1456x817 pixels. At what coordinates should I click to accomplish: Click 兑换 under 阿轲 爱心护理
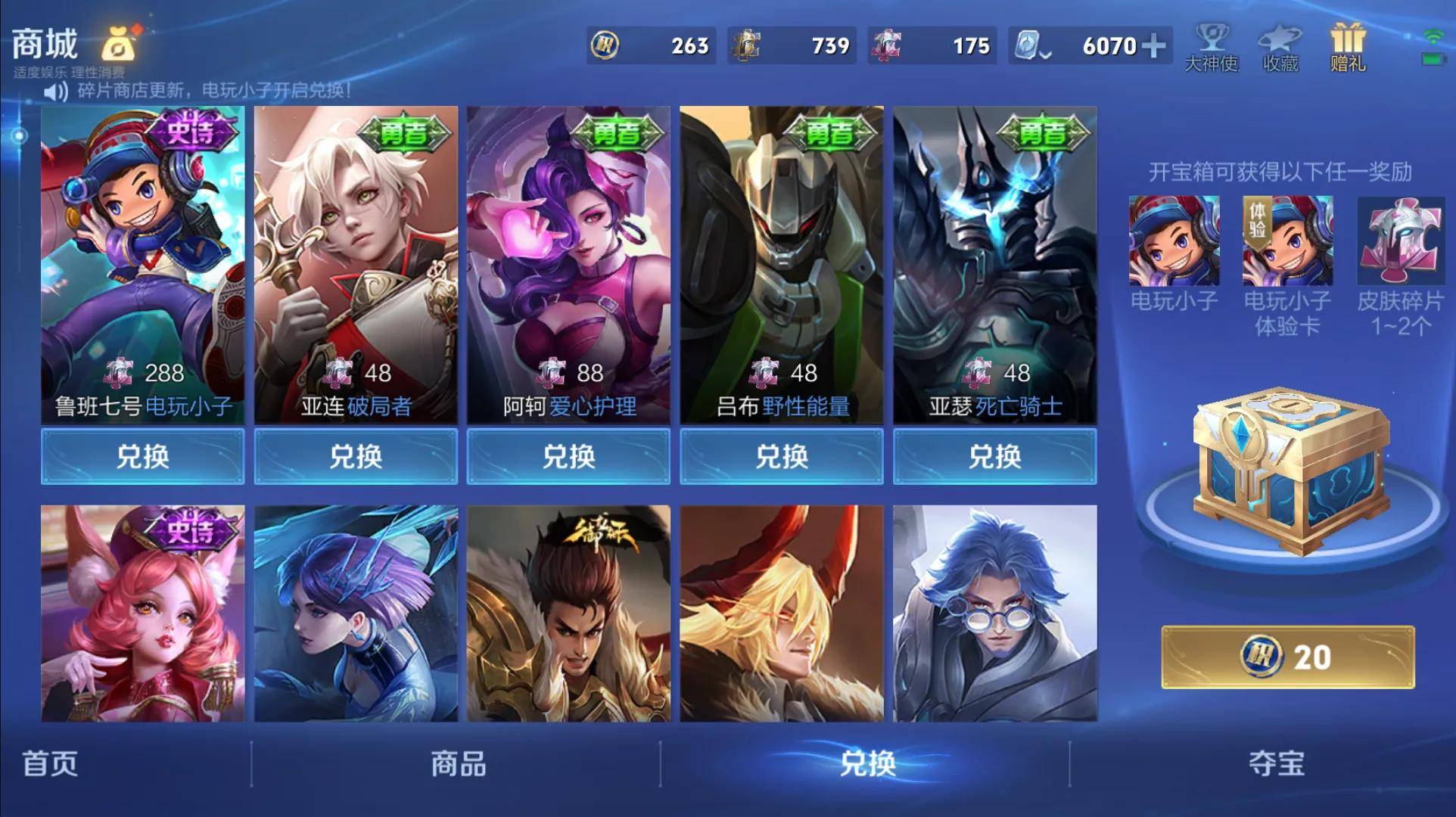click(568, 456)
